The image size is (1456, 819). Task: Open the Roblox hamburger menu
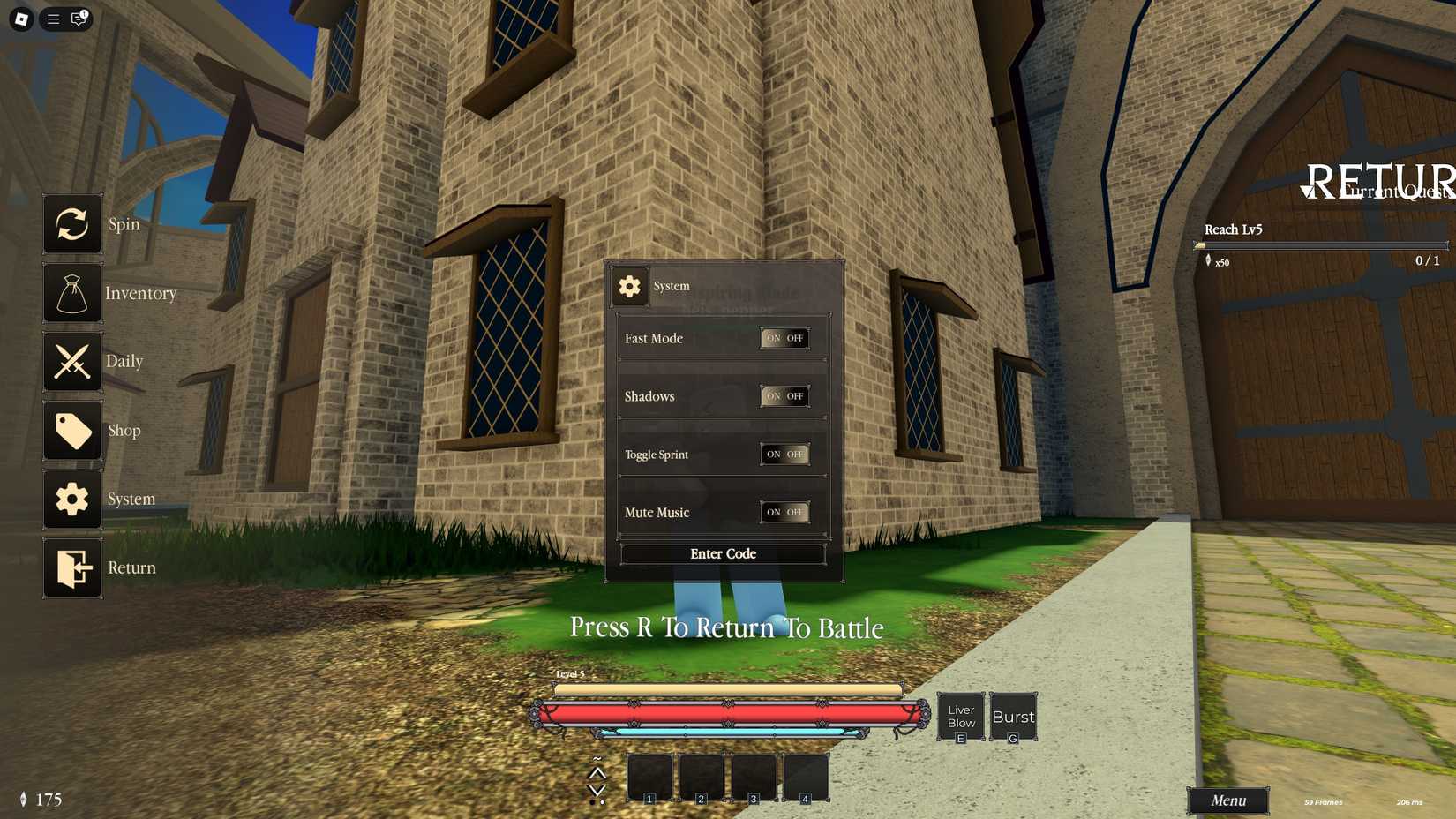tap(52, 19)
